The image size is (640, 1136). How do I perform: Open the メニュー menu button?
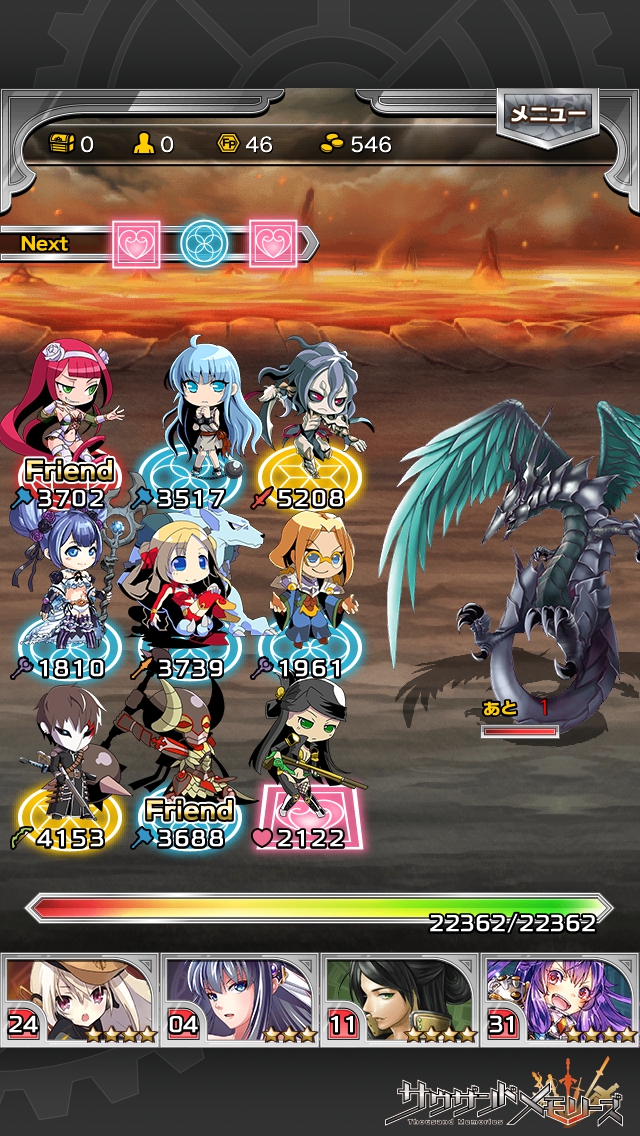547,116
